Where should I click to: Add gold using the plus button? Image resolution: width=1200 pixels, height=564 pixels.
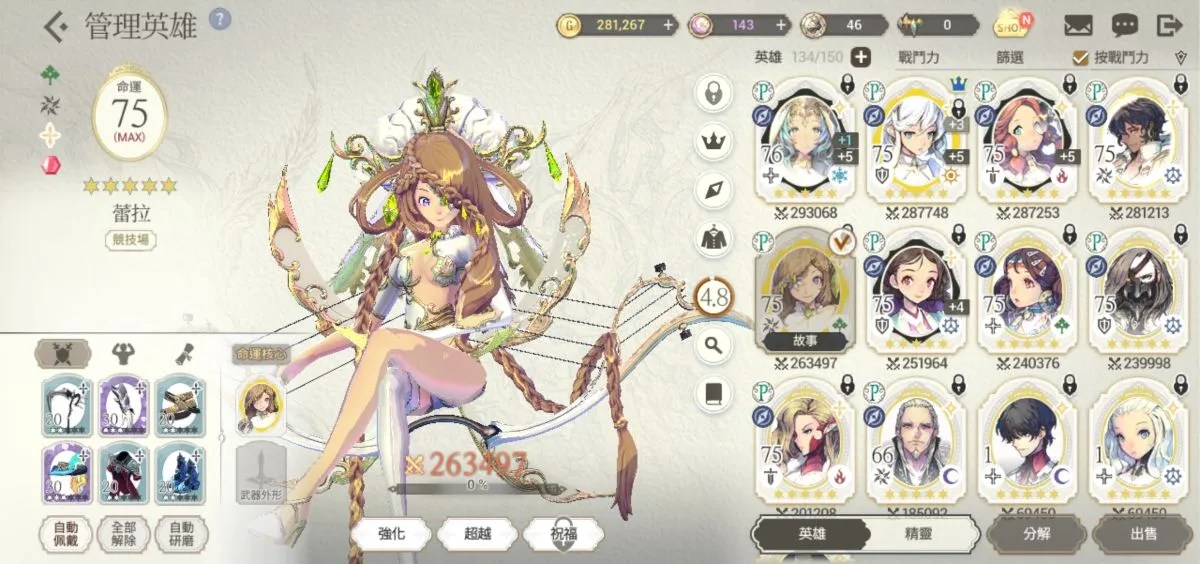point(667,25)
